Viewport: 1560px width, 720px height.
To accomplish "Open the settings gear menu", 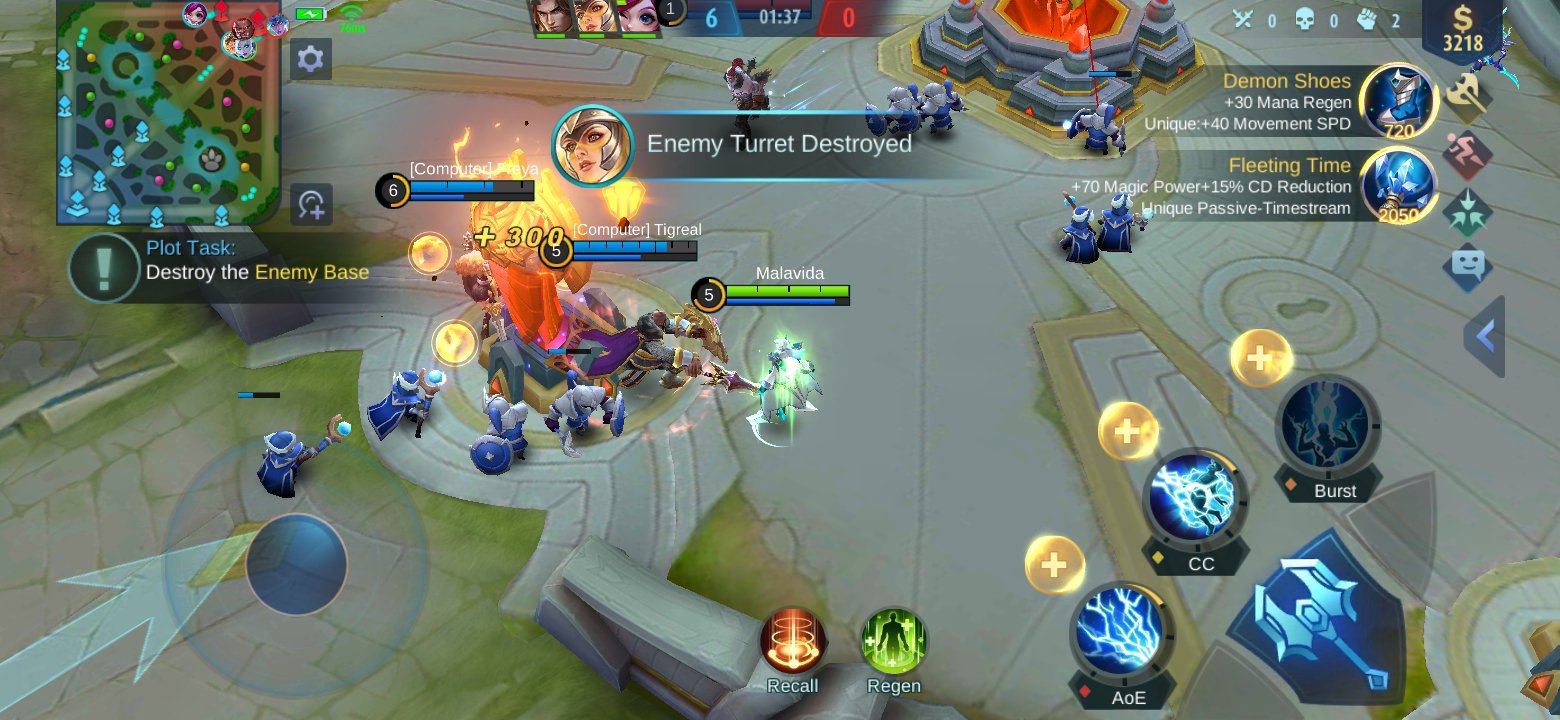I will point(311,60).
